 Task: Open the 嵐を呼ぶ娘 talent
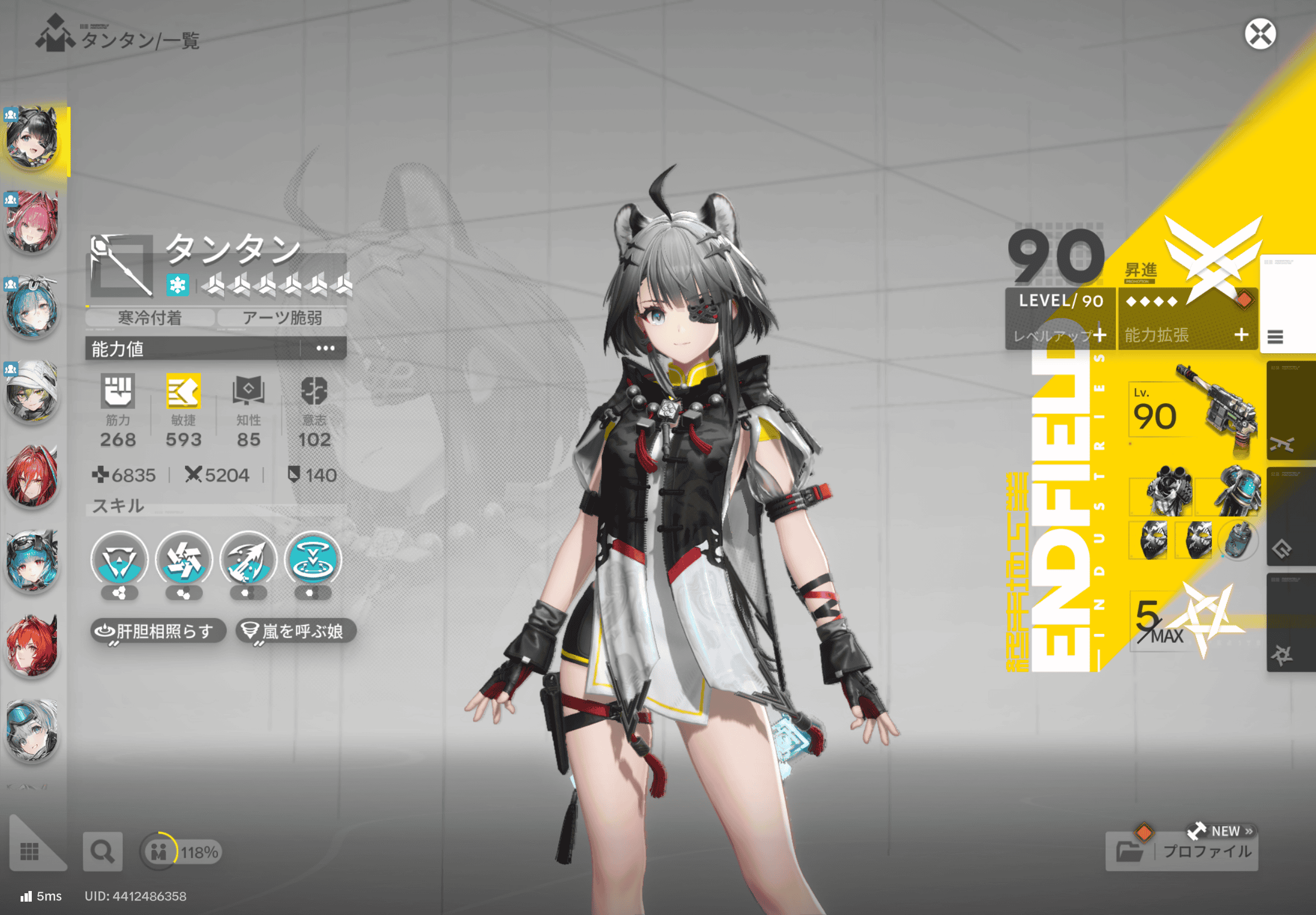coord(296,631)
